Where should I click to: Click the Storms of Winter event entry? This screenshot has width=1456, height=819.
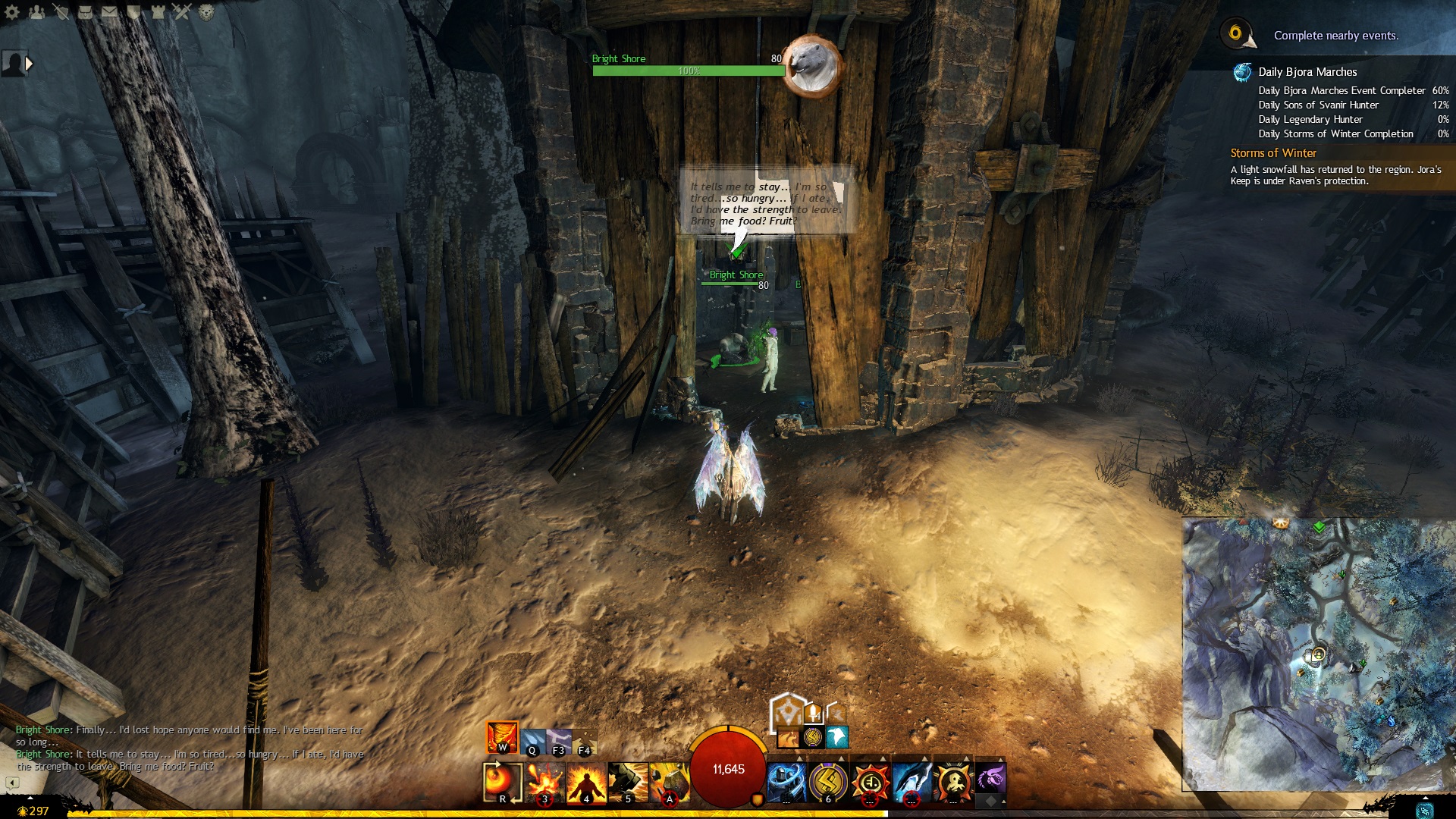1273,153
